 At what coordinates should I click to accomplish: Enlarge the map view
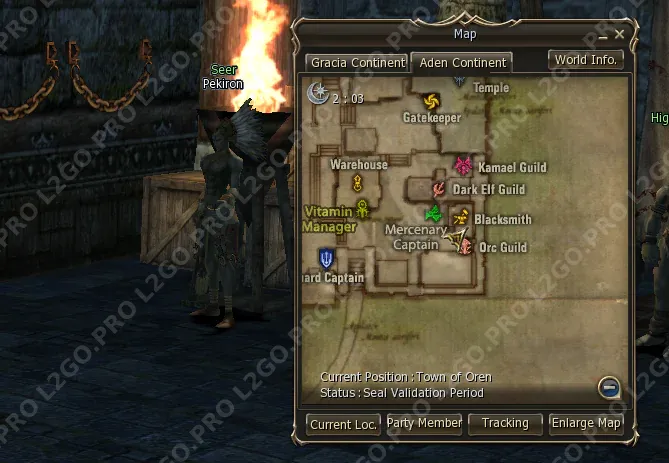pos(587,423)
